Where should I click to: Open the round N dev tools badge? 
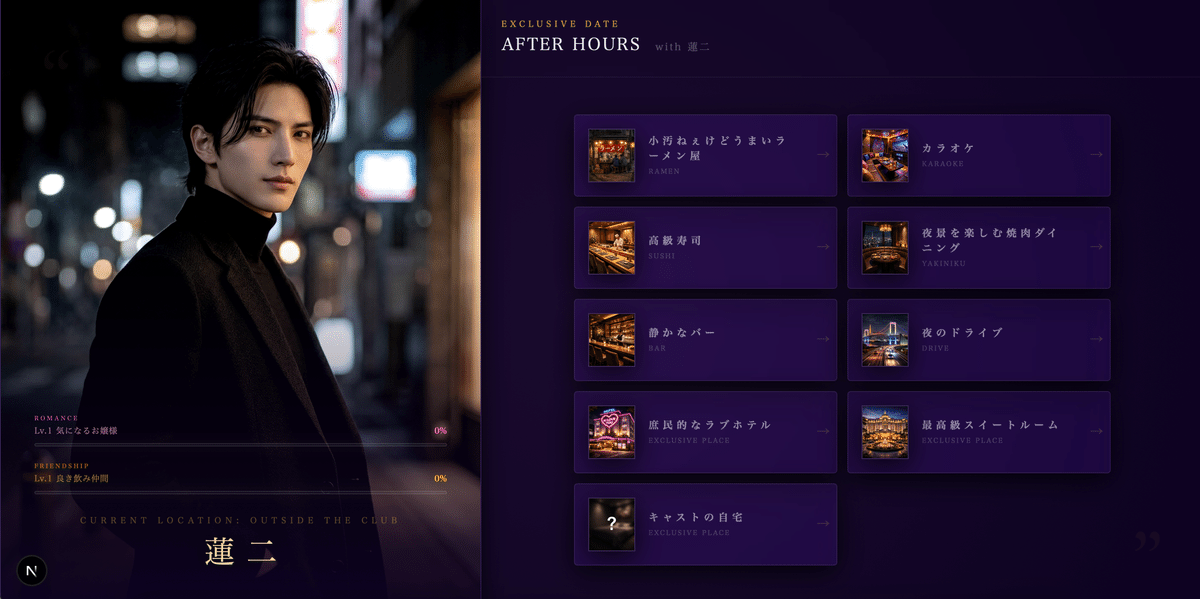(x=32, y=570)
